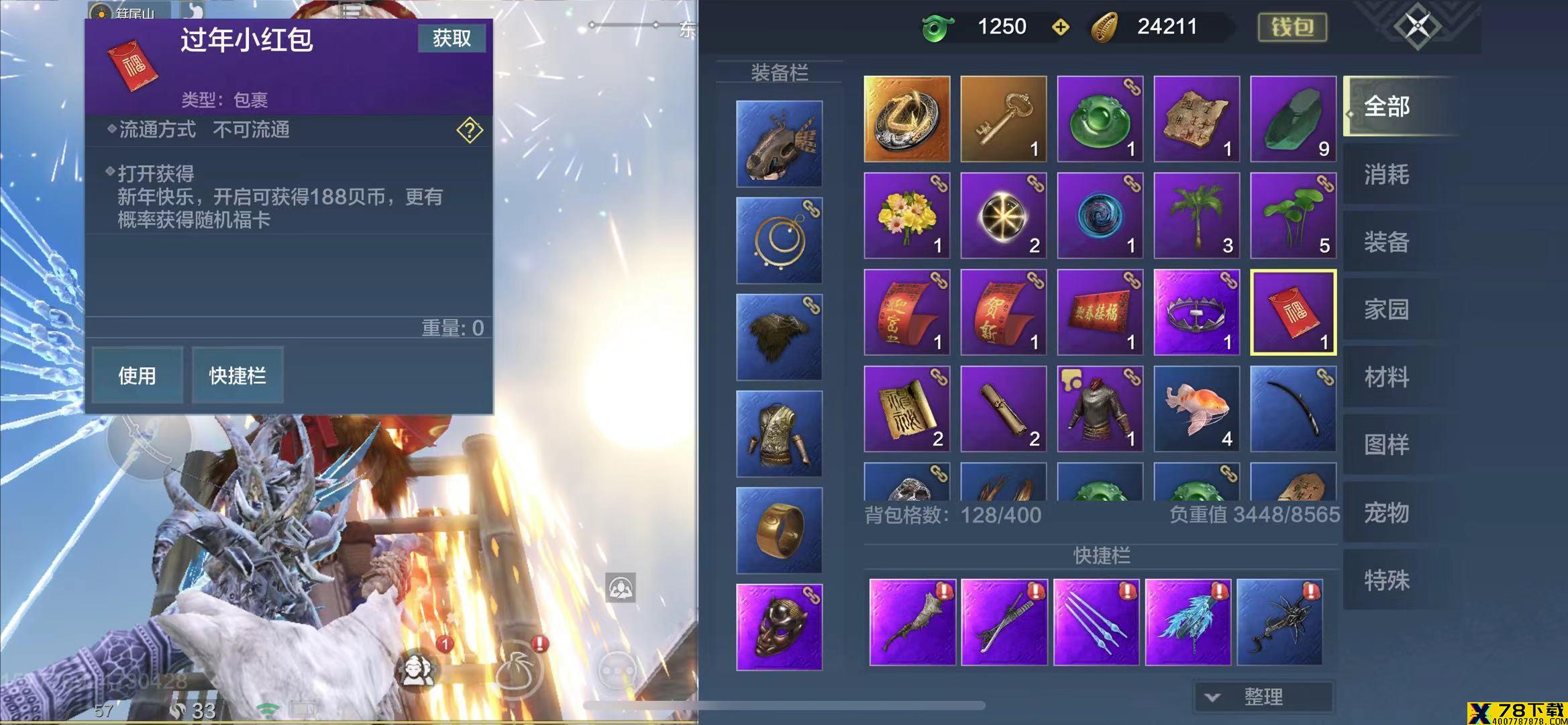Use the 过年小红包 item
The height and width of the screenshot is (725, 1568).
[x=137, y=375]
